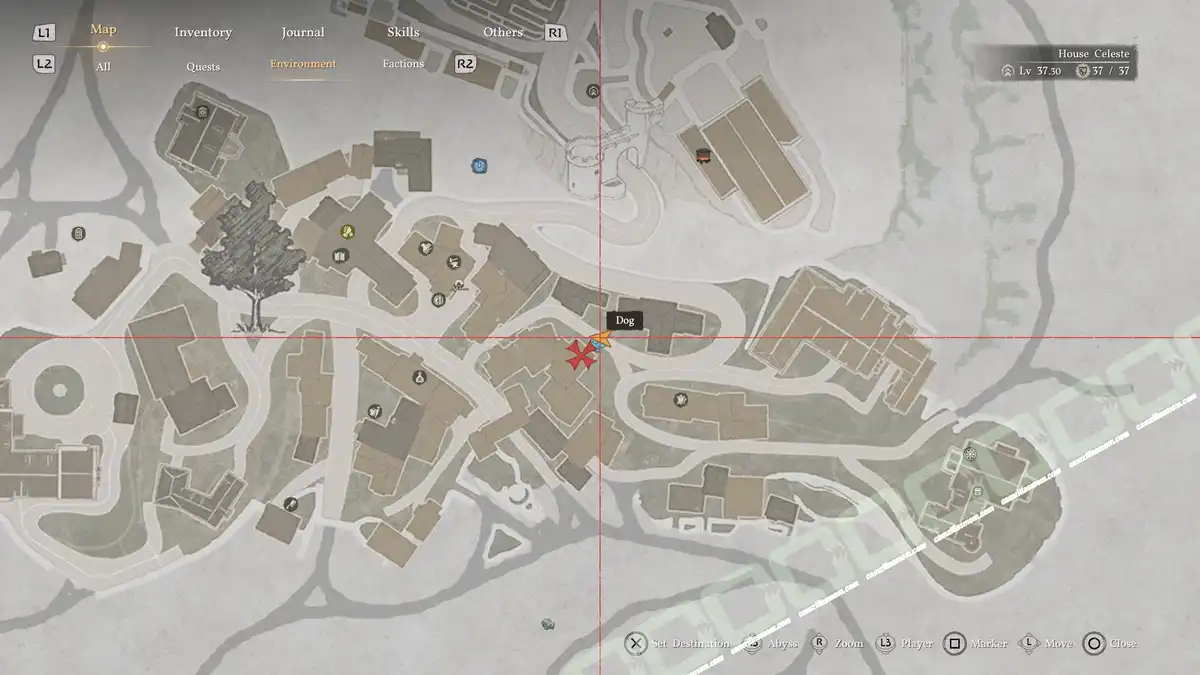This screenshot has height=675, width=1200.
Task: Click the red X marker
Action: pyautogui.click(x=578, y=356)
